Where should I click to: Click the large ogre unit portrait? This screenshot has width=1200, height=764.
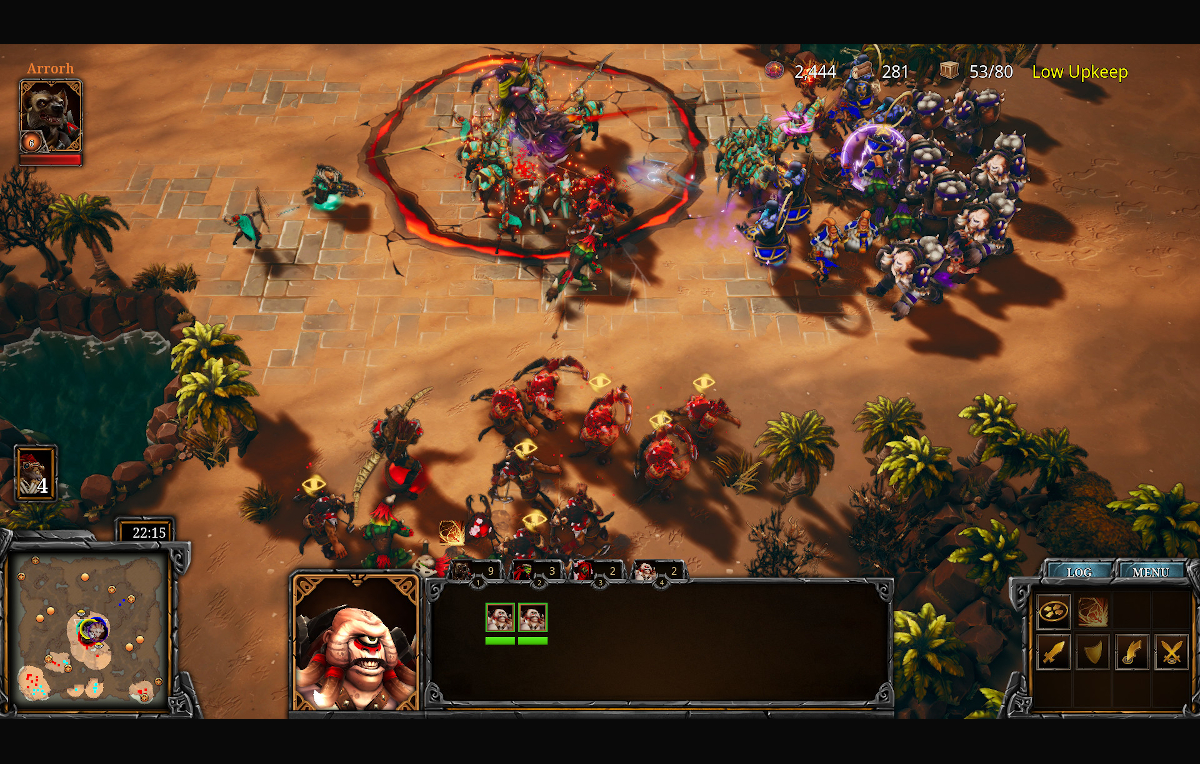(x=355, y=642)
